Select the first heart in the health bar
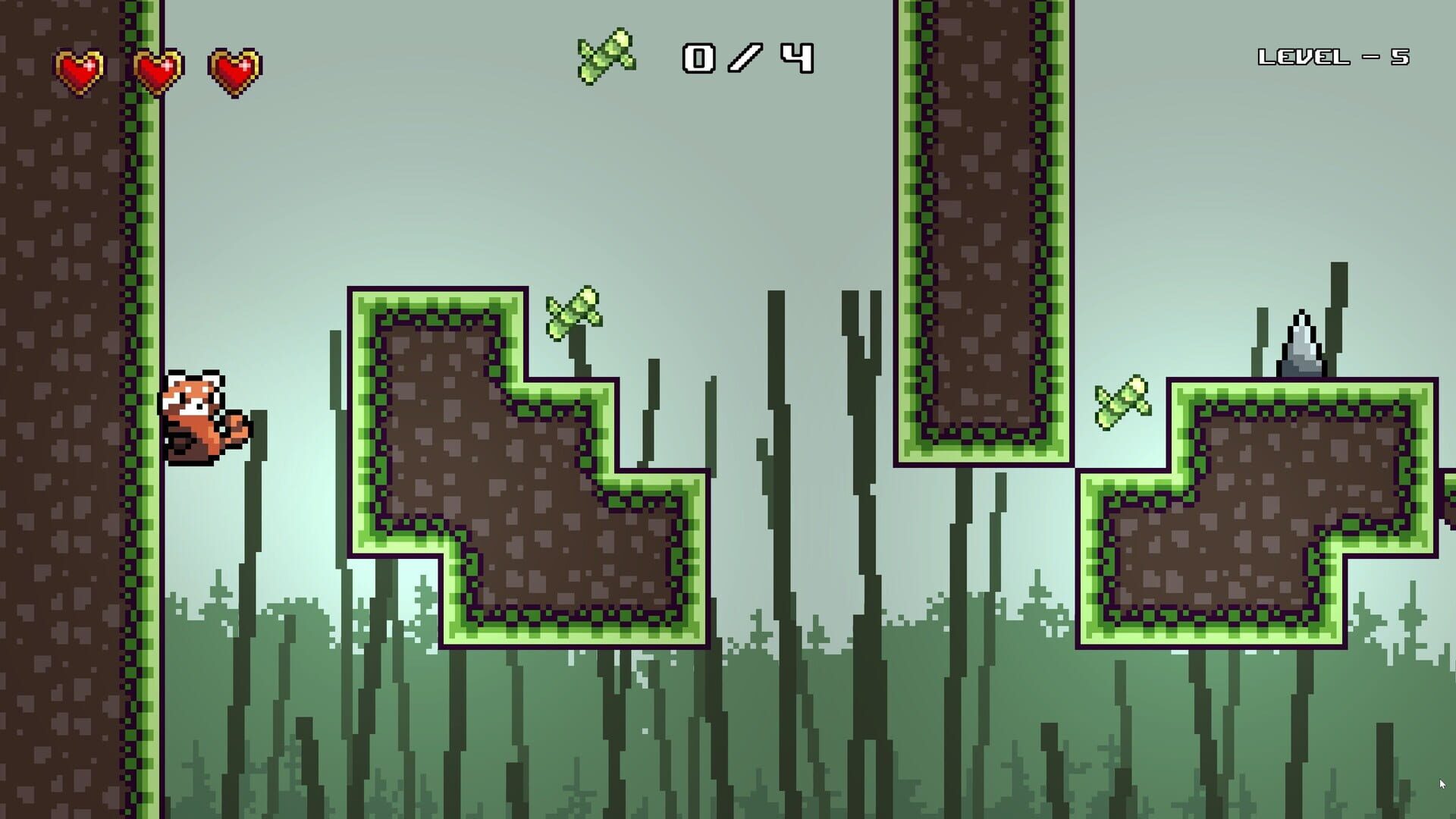The height and width of the screenshot is (819, 1456). [80, 70]
